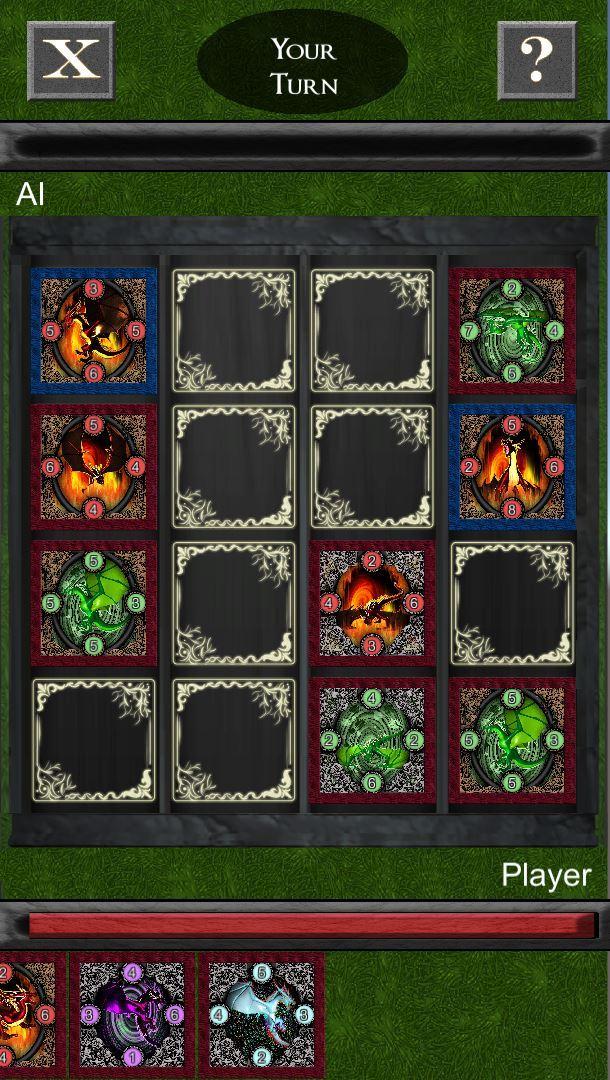Click the blue-bordered fire dragon card with top 3
Screen dimensions: 610x1080
click(94, 330)
